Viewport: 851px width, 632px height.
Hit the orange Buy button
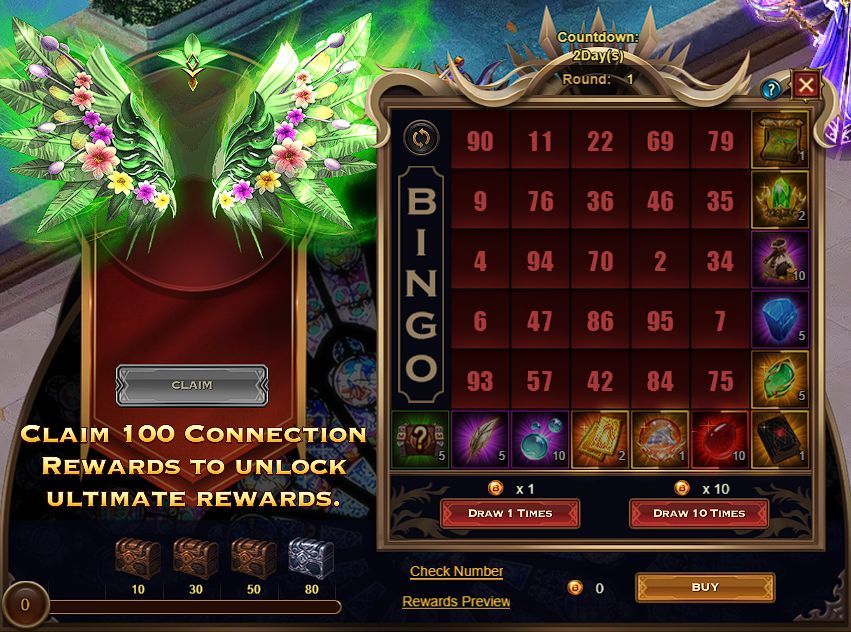click(705, 587)
